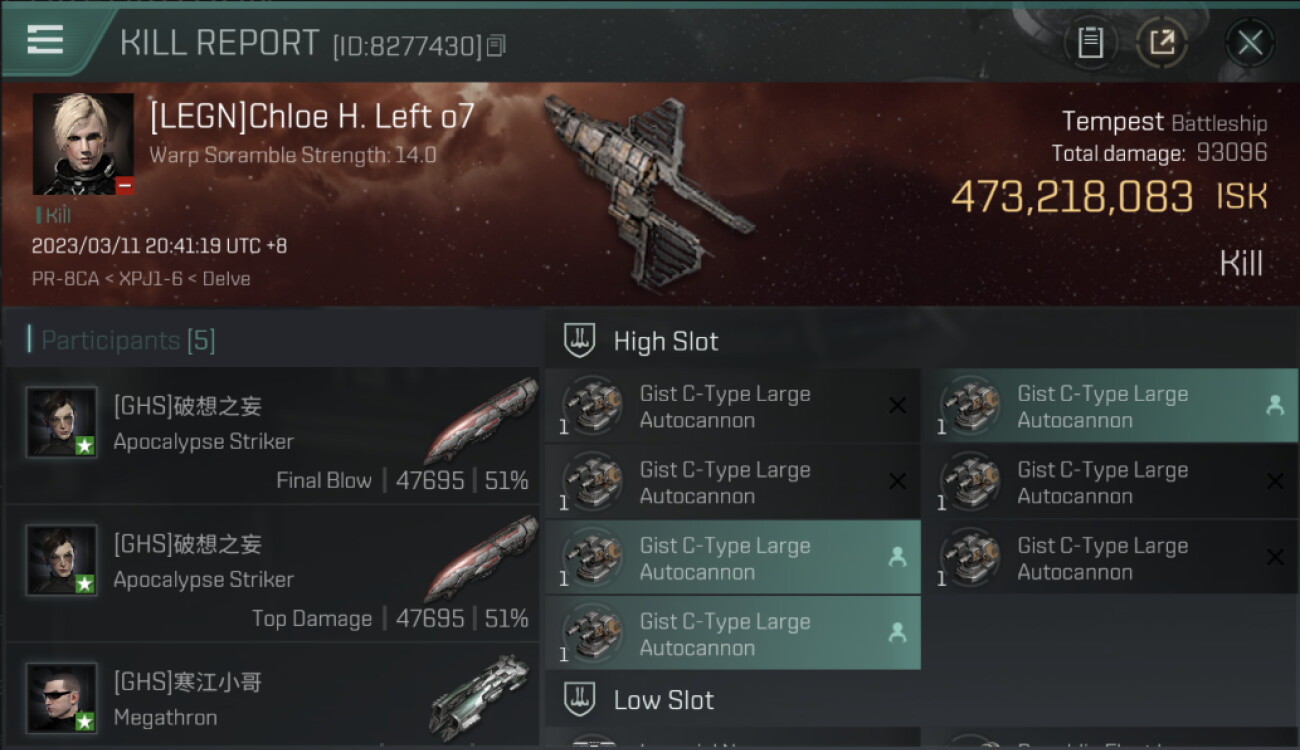Select the Final Blow participant row

tap(272, 436)
